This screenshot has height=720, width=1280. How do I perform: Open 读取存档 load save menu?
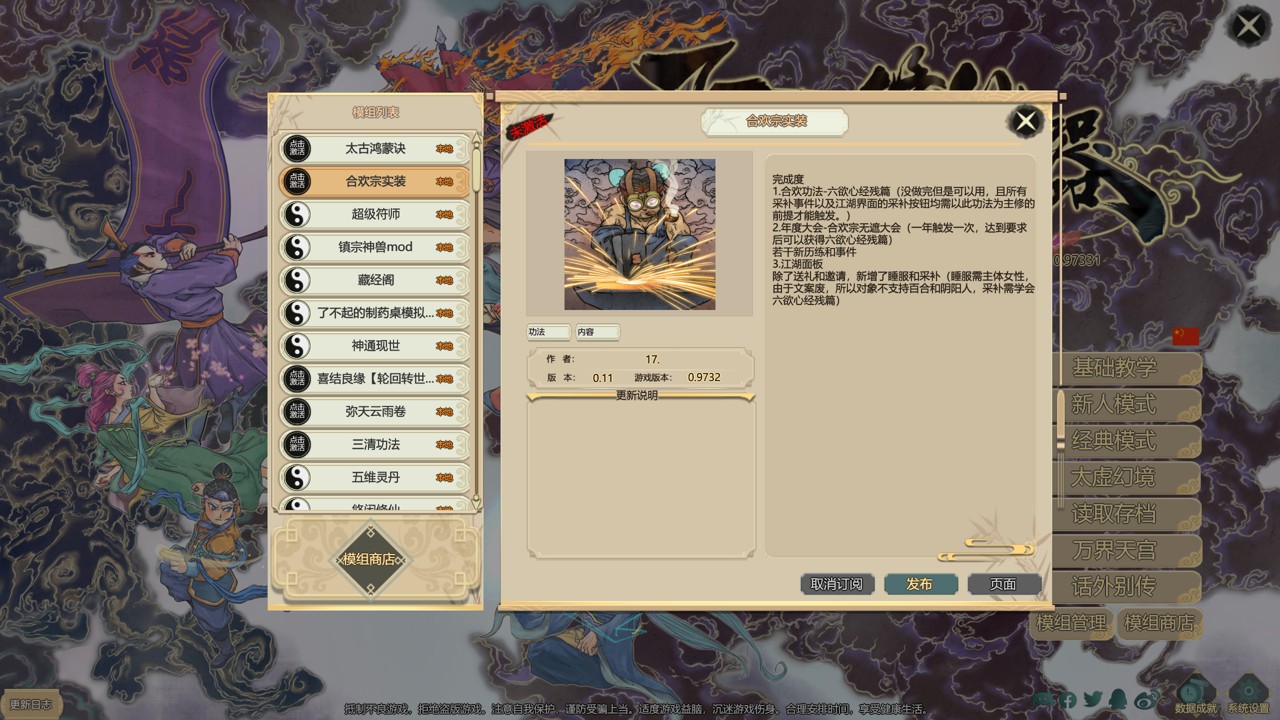[x=1114, y=514]
